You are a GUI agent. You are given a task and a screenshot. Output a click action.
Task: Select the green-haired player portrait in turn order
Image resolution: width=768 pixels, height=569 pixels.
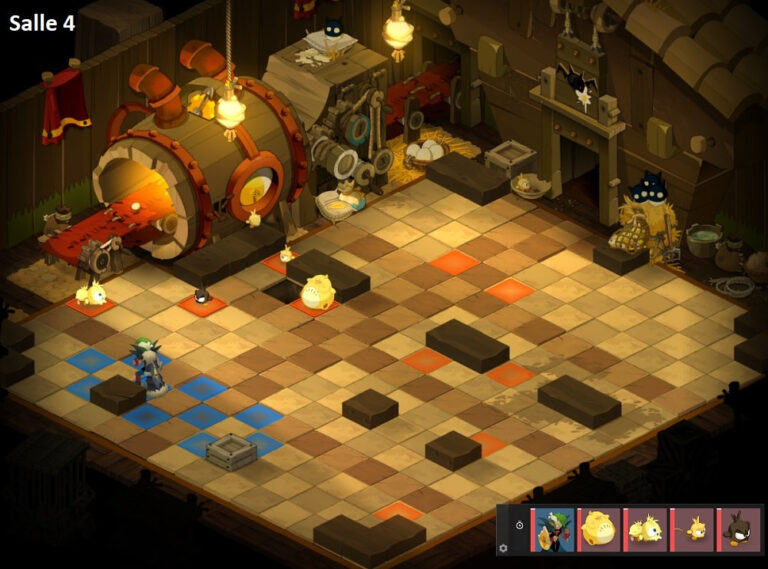click(x=554, y=529)
